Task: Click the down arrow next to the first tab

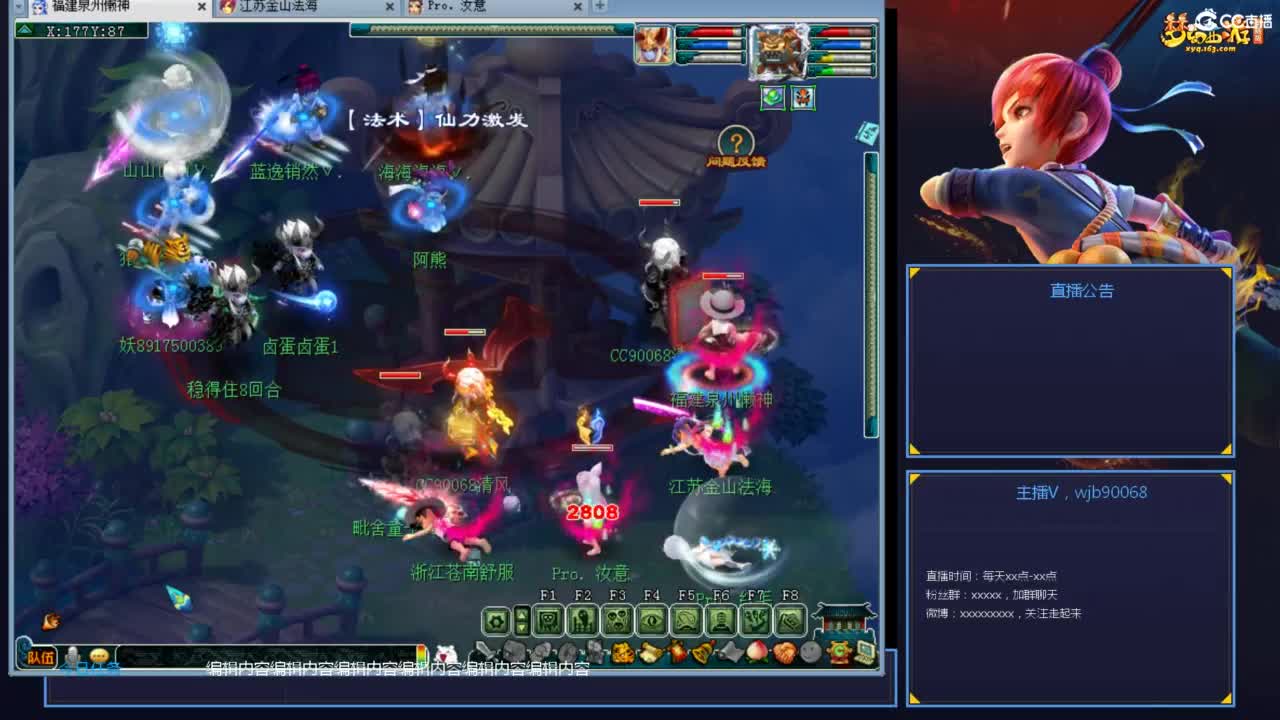Action: 19,8
